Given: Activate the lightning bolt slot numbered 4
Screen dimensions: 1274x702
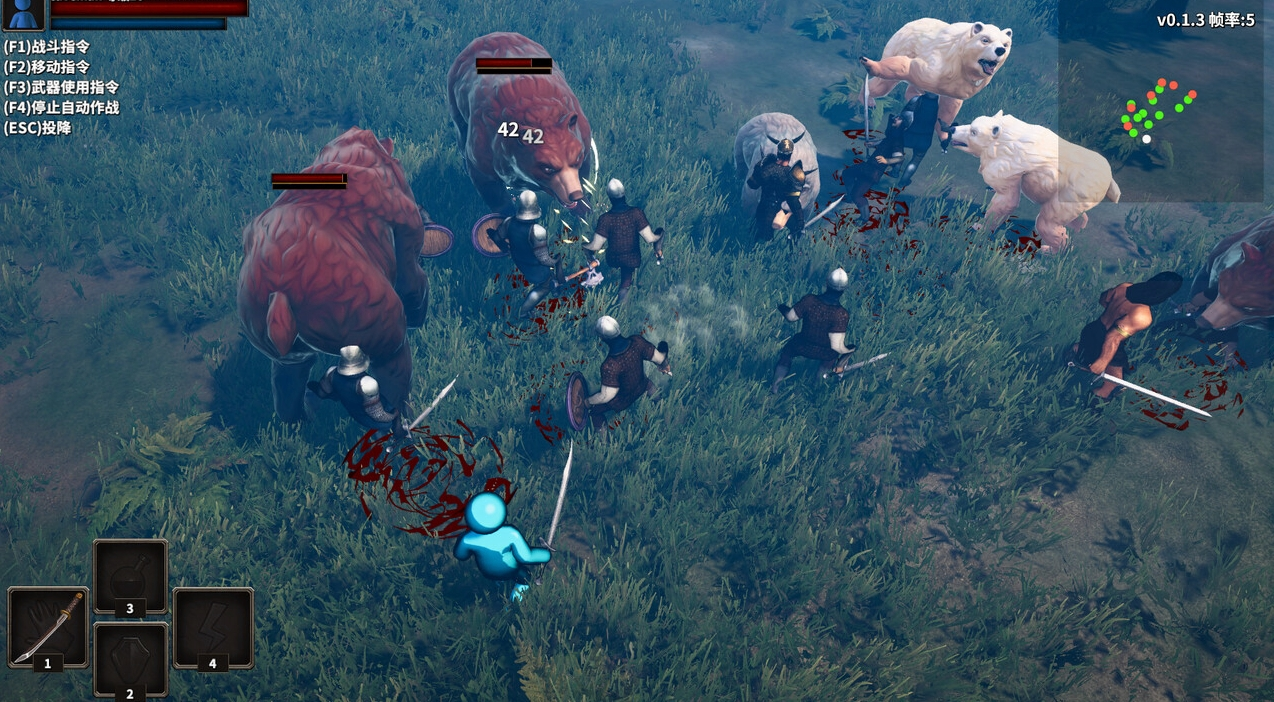Looking at the screenshot, I should [213, 626].
